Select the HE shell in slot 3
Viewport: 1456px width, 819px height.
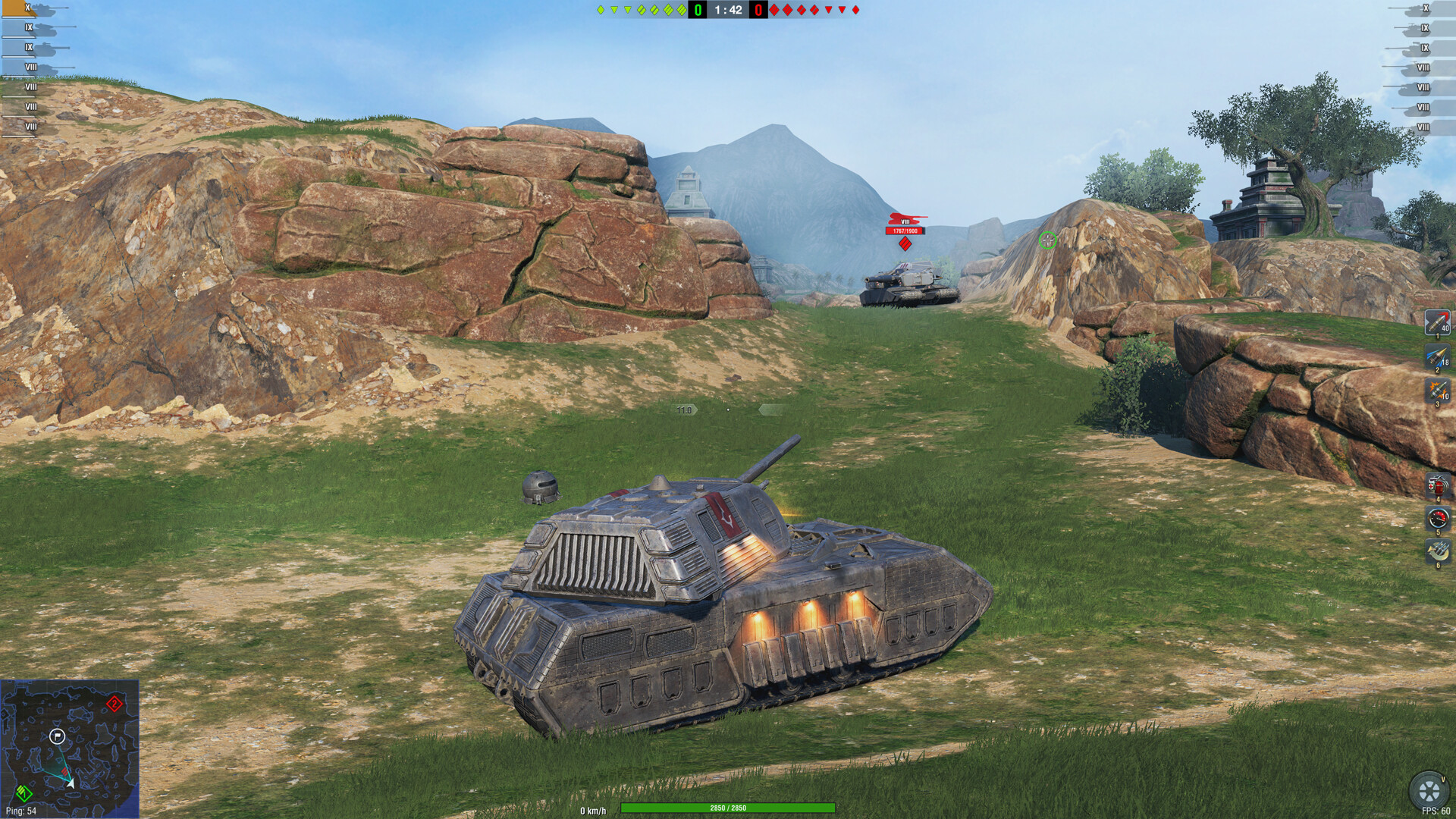click(1436, 390)
